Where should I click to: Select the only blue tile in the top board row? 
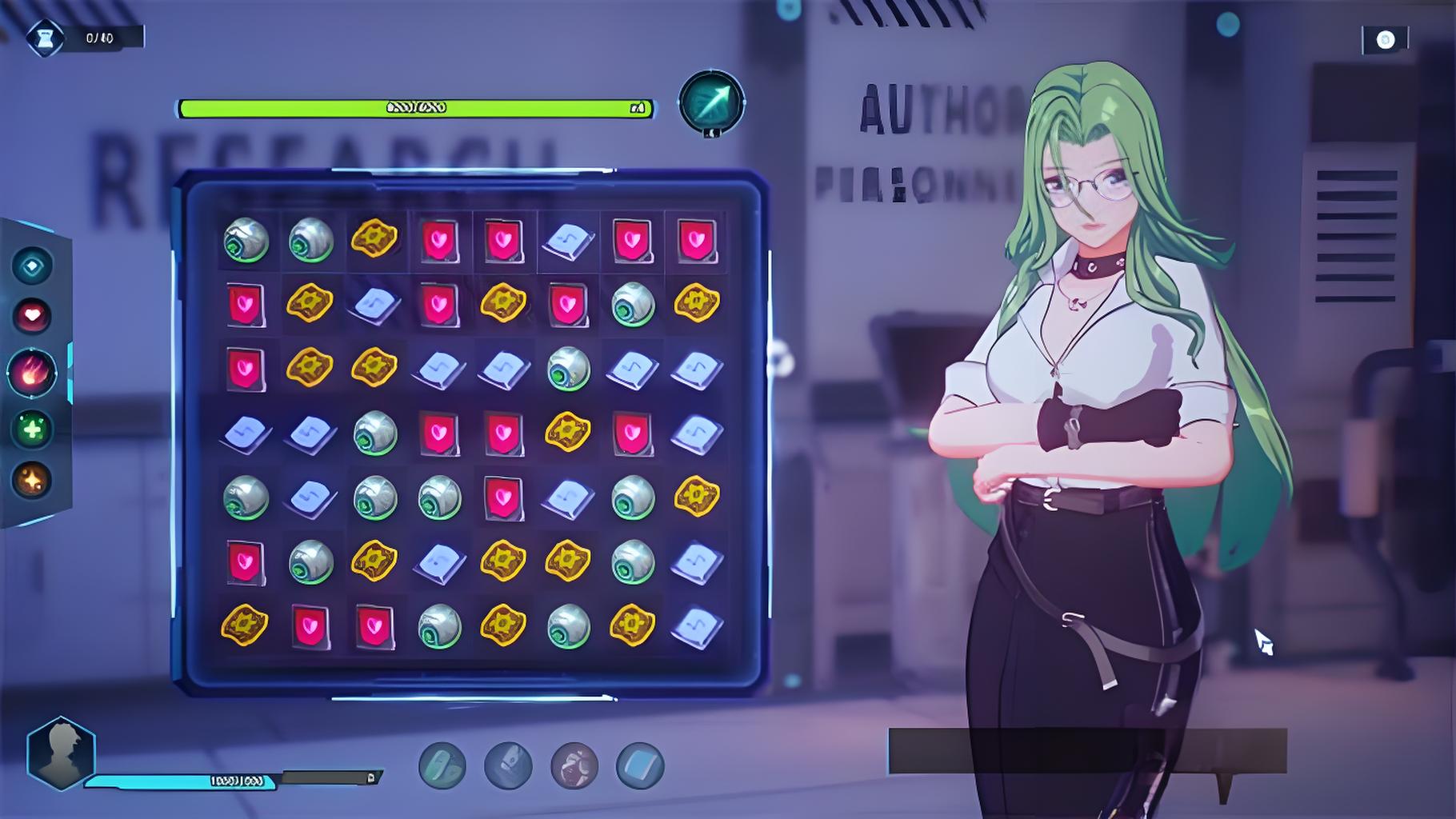[x=568, y=240]
